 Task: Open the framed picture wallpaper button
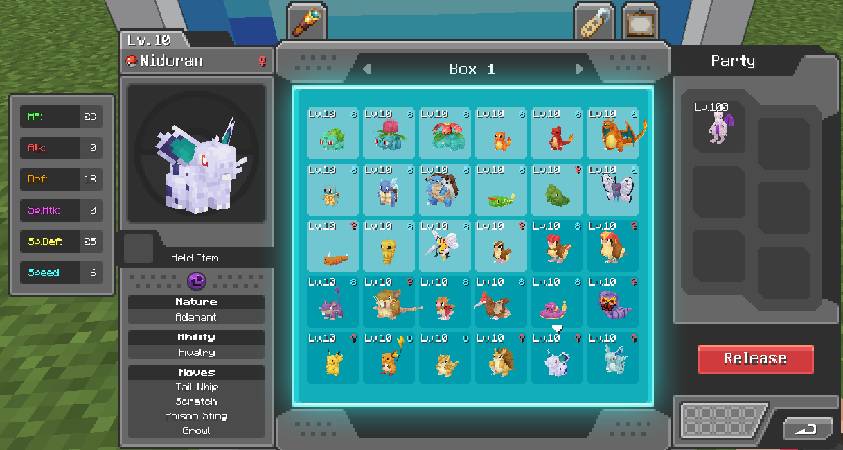[x=640, y=22]
